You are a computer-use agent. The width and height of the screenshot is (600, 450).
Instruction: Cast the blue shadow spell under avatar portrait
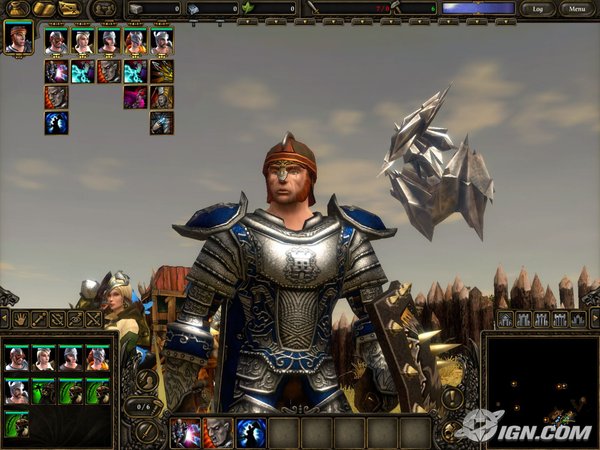56,123
